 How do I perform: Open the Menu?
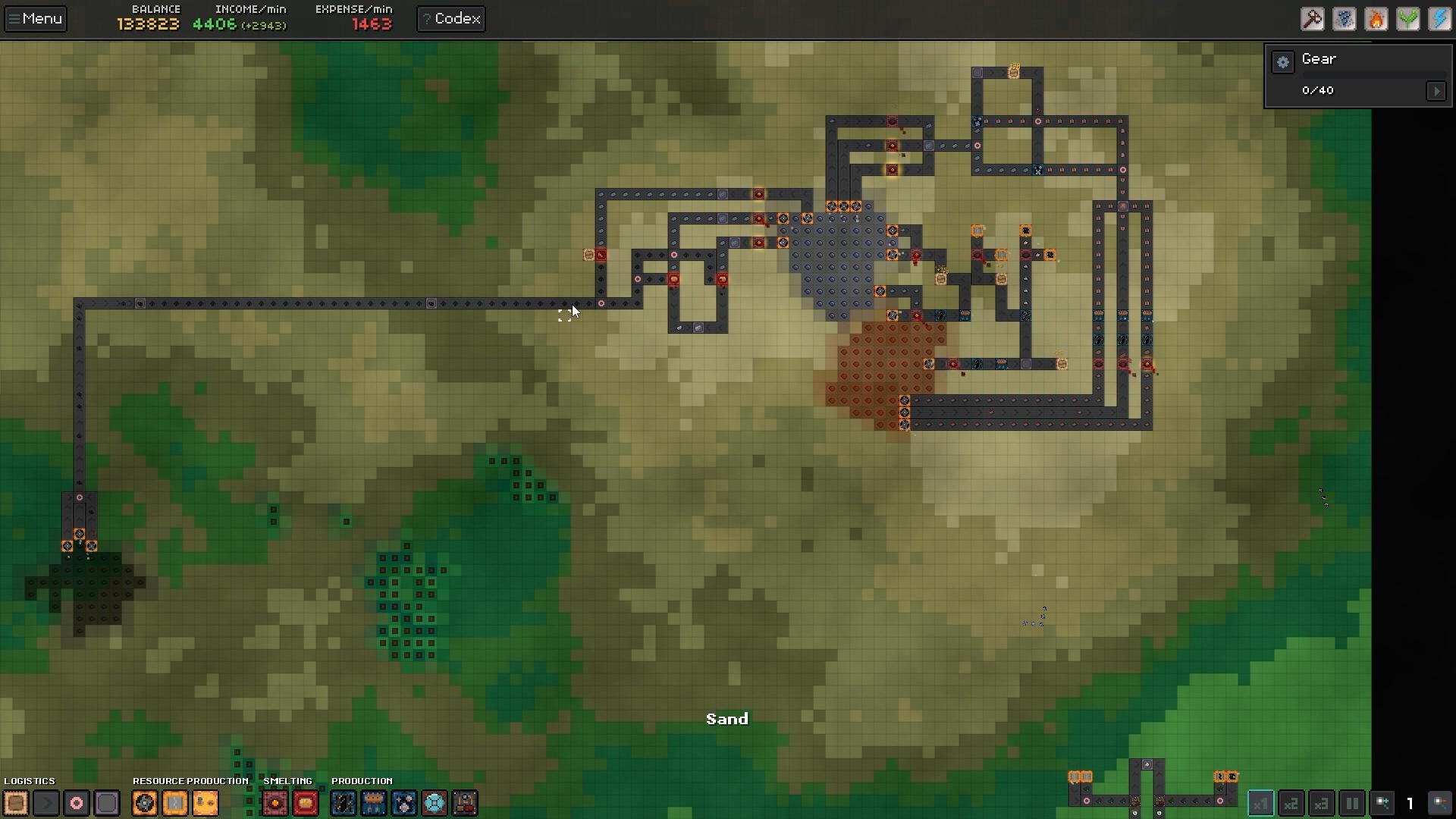pyautogui.click(x=35, y=18)
